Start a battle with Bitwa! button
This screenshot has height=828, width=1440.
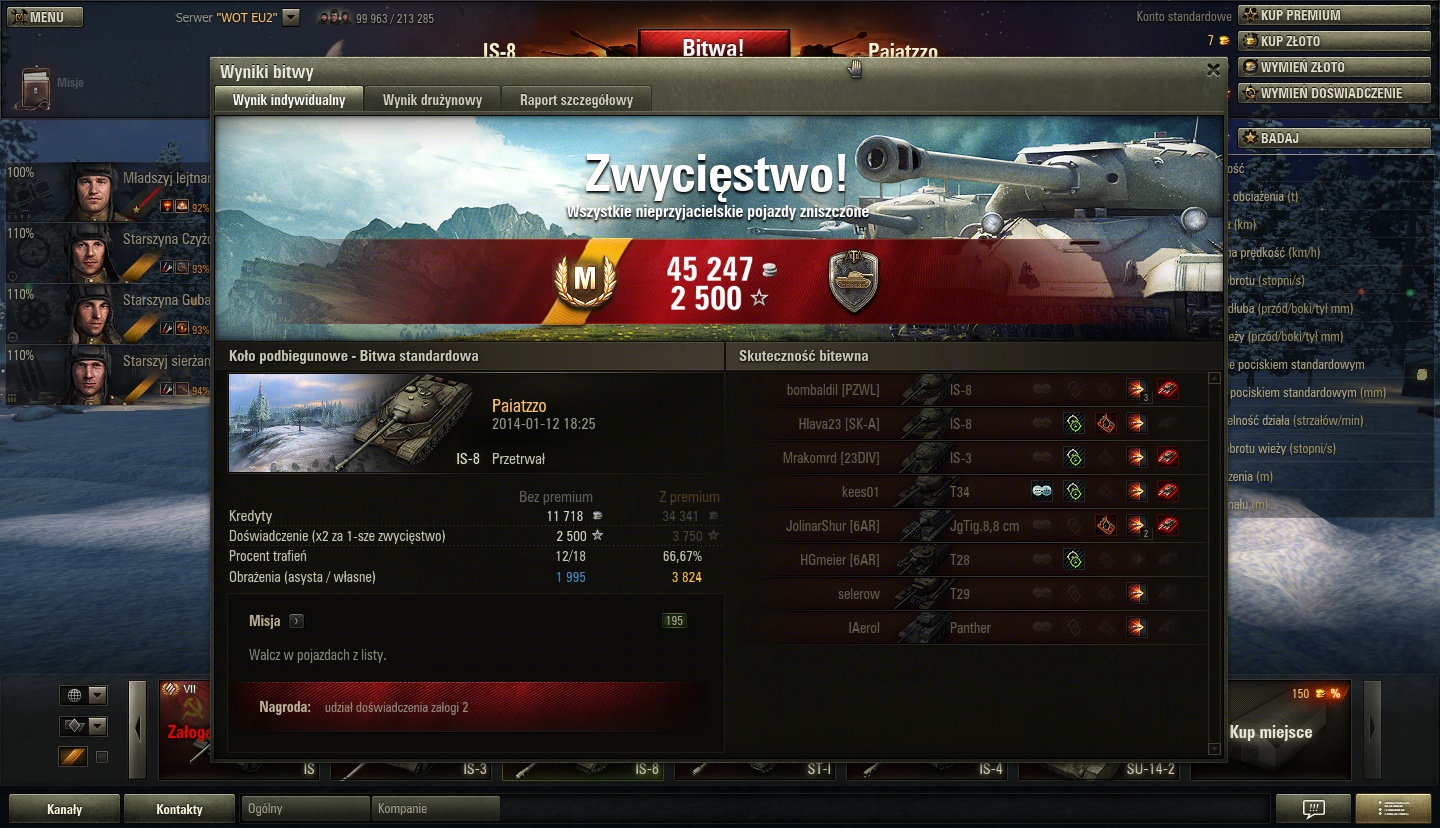tap(713, 46)
